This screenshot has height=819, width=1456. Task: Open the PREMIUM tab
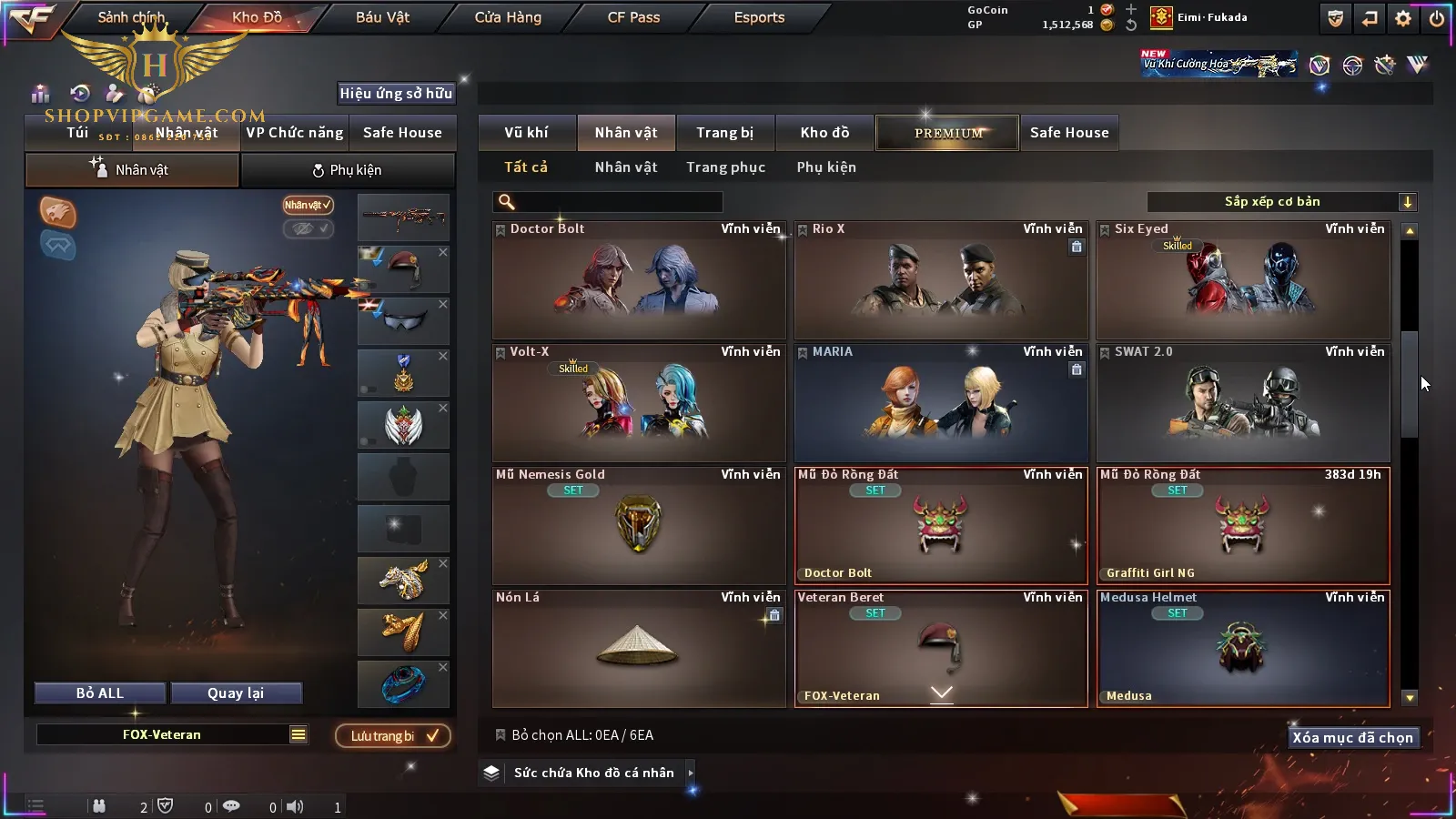point(948,133)
